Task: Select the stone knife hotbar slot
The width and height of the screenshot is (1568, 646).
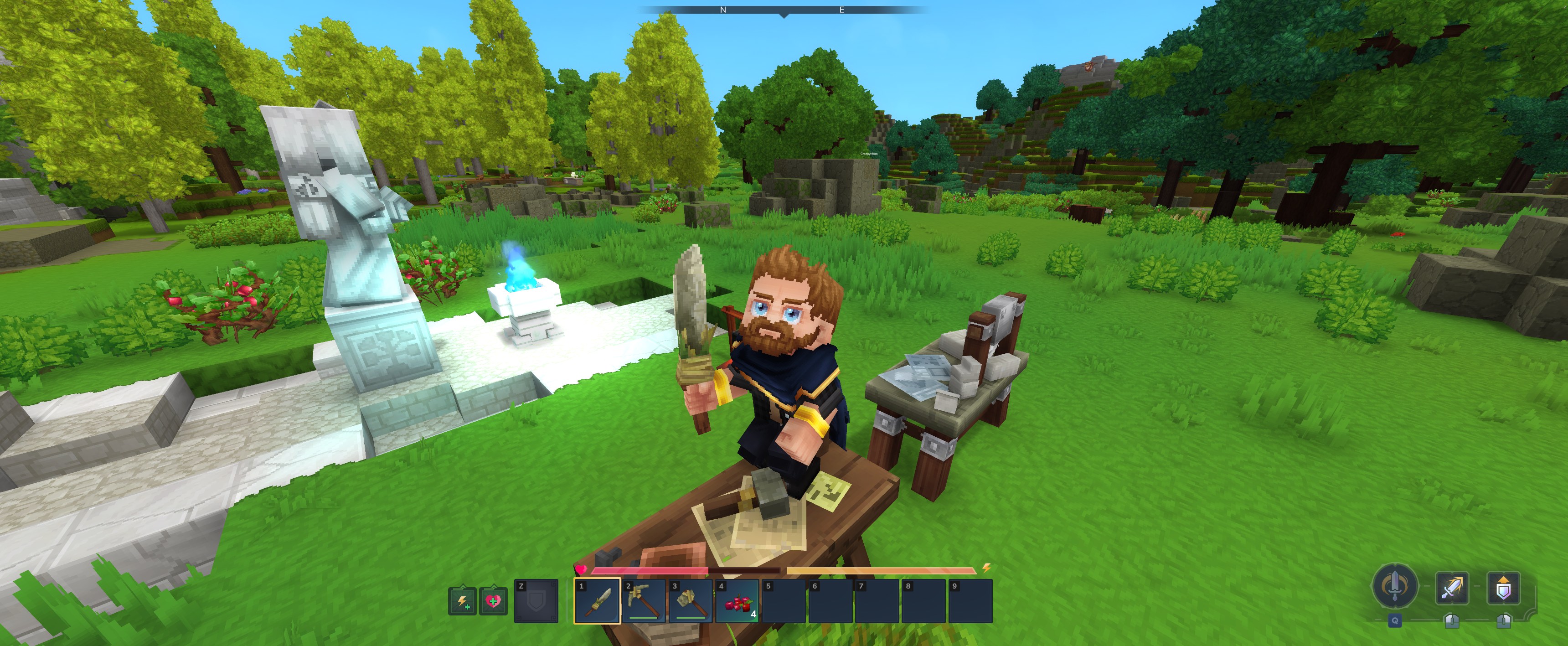Action: click(x=597, y=601)
